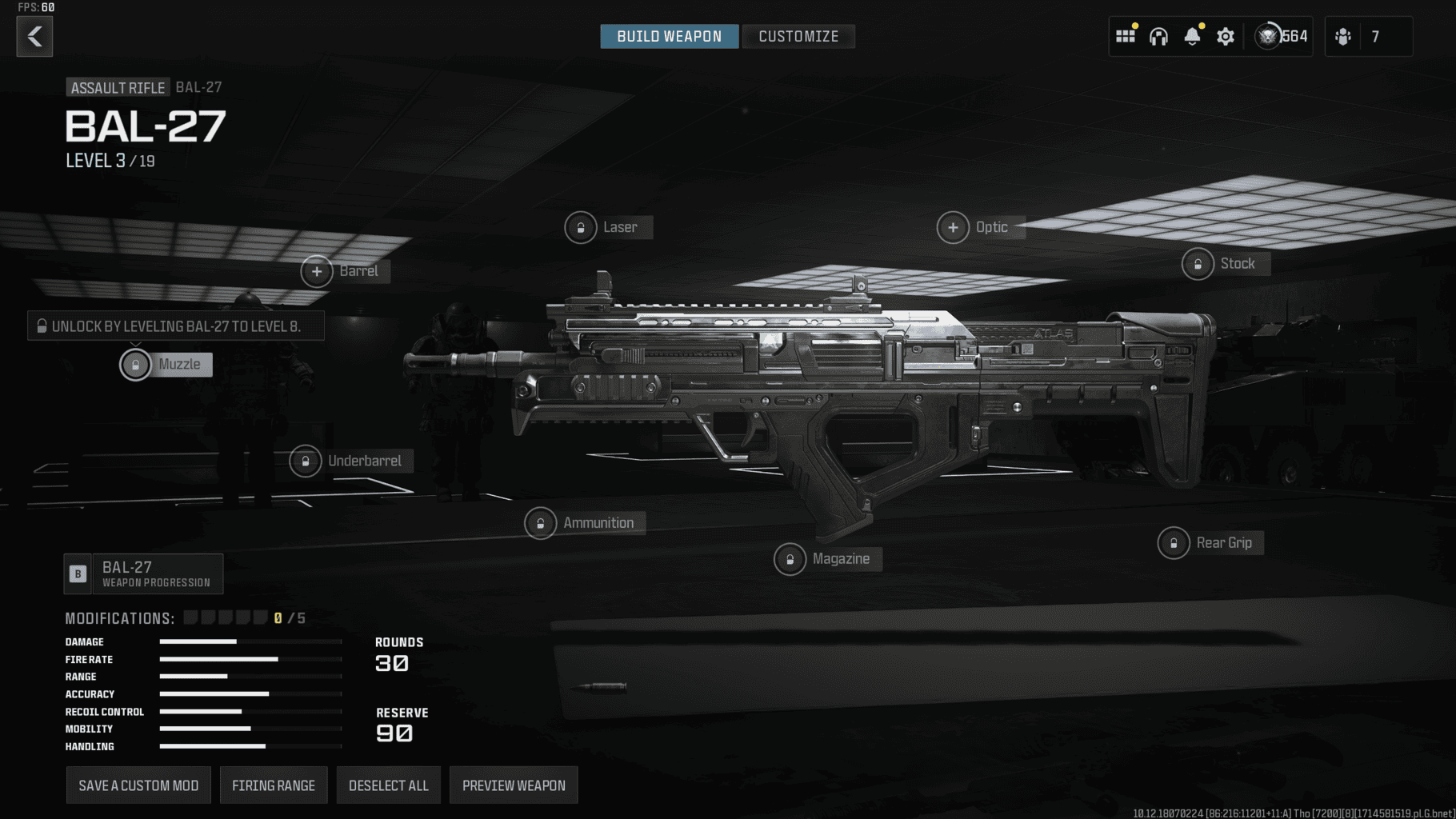Click the COD Points balance display
Screen dimensions: 1456x819
tap(1281, 36)
